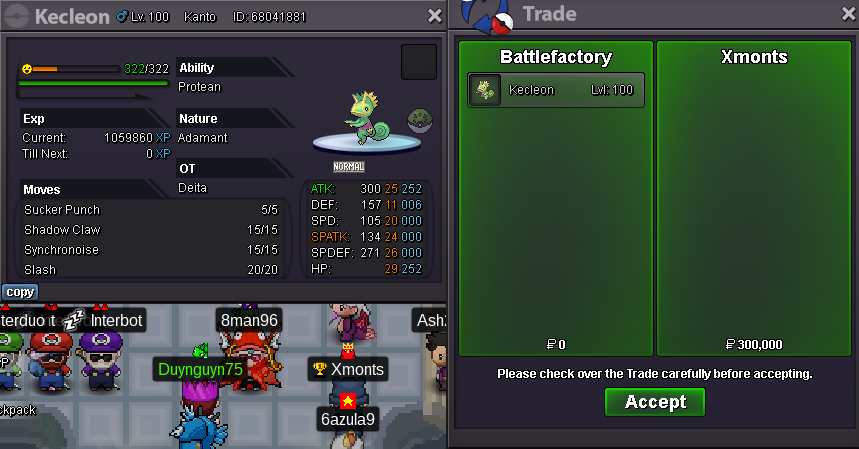Copy the Kecleon summary details

(19, 292)
